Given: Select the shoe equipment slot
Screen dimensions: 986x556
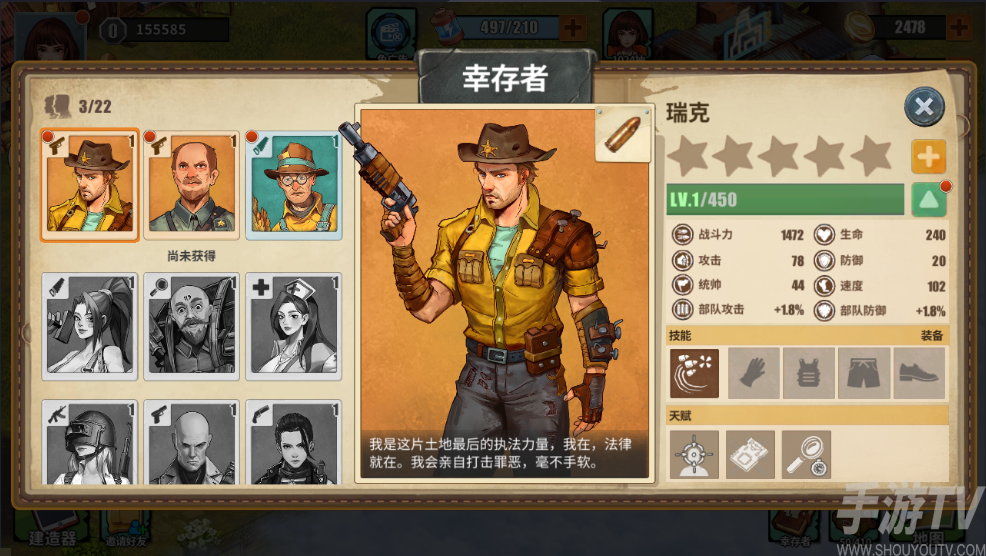Looking at the screenshot, I should click(918, 373).
